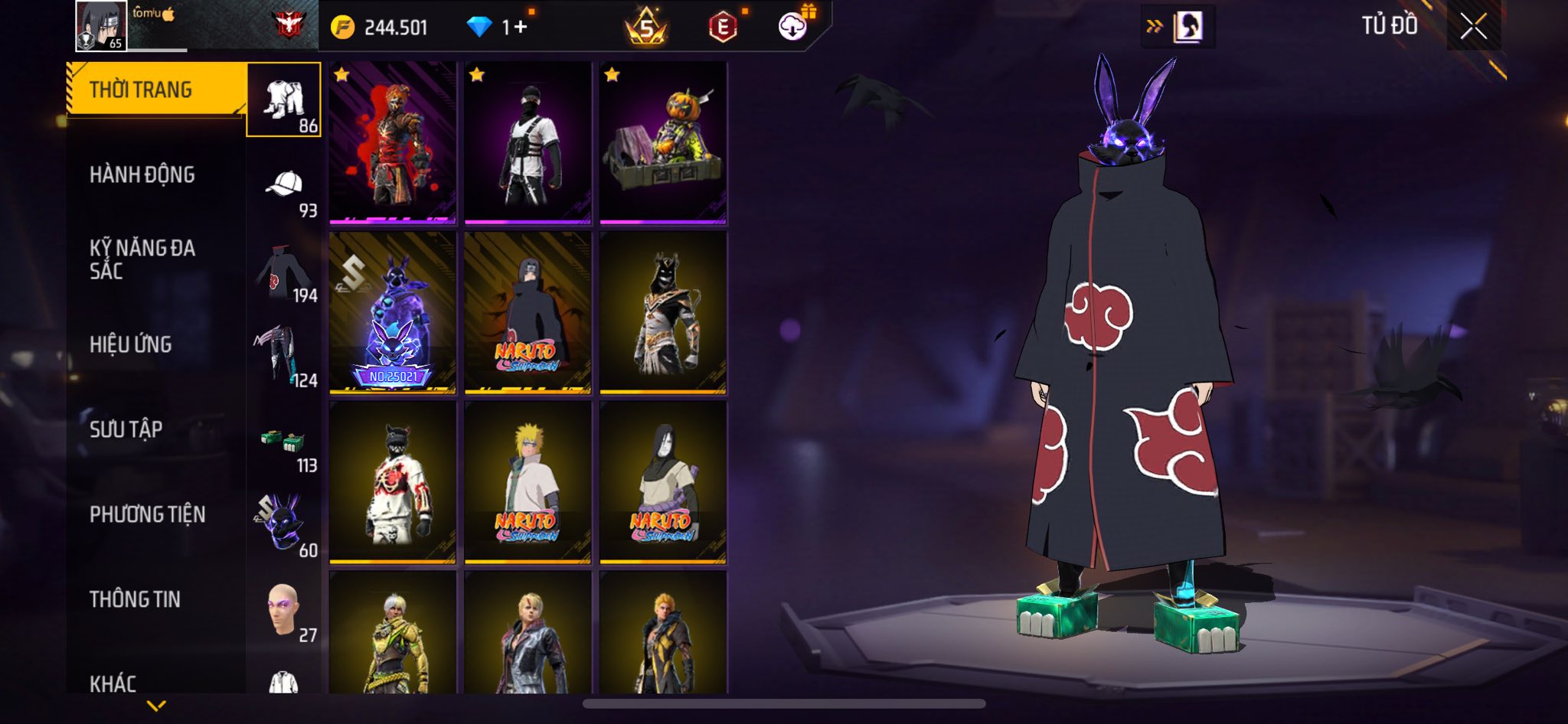Close the wardrobe screen
This screenshot has height=724, width=1568.
pyautogui.click(x=1473, y=27)
